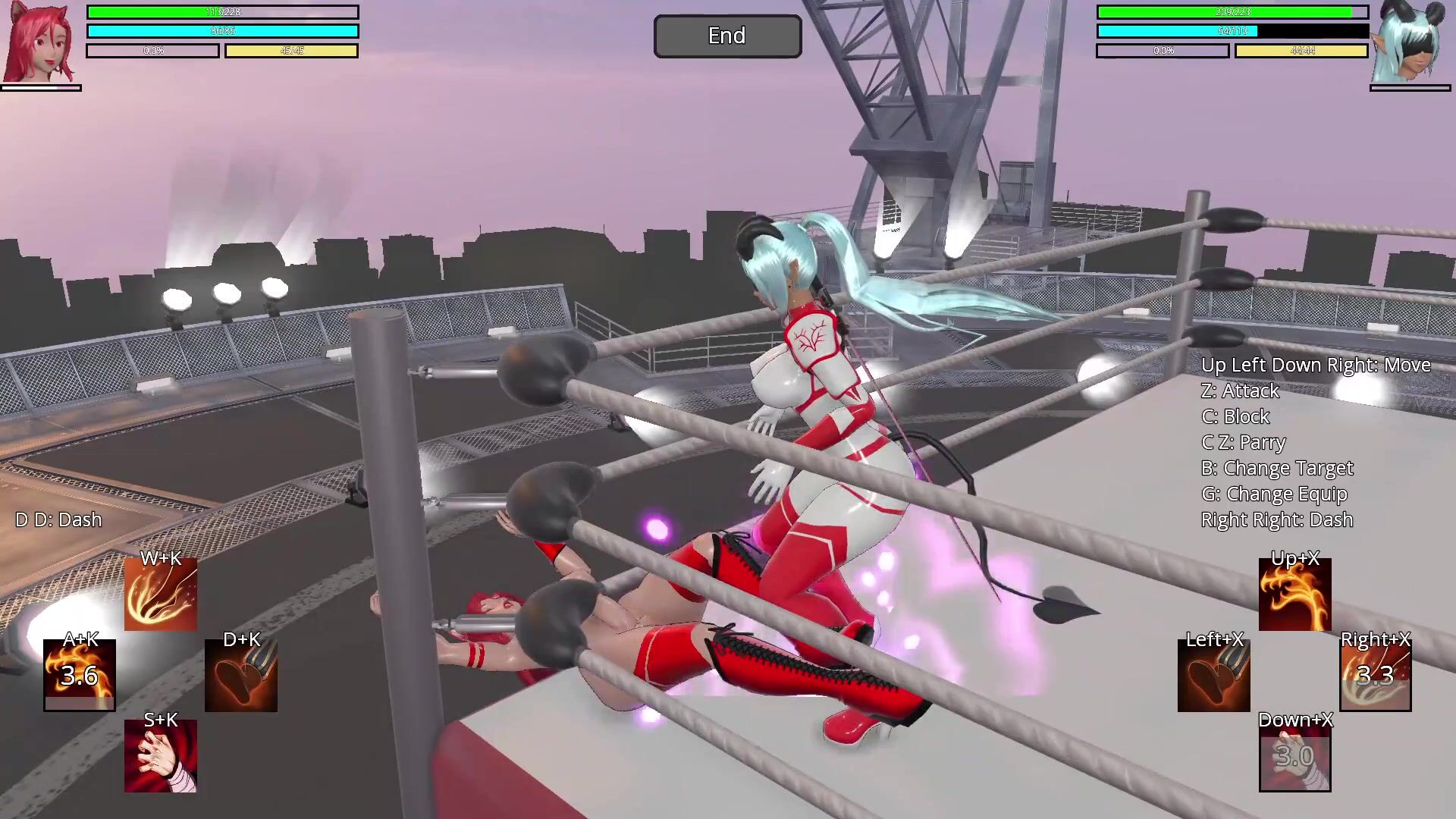Select the A+K fire skill on cooldown
Image resolution: width=1456 pixels, height=819 pixels.
click(80, 675)
